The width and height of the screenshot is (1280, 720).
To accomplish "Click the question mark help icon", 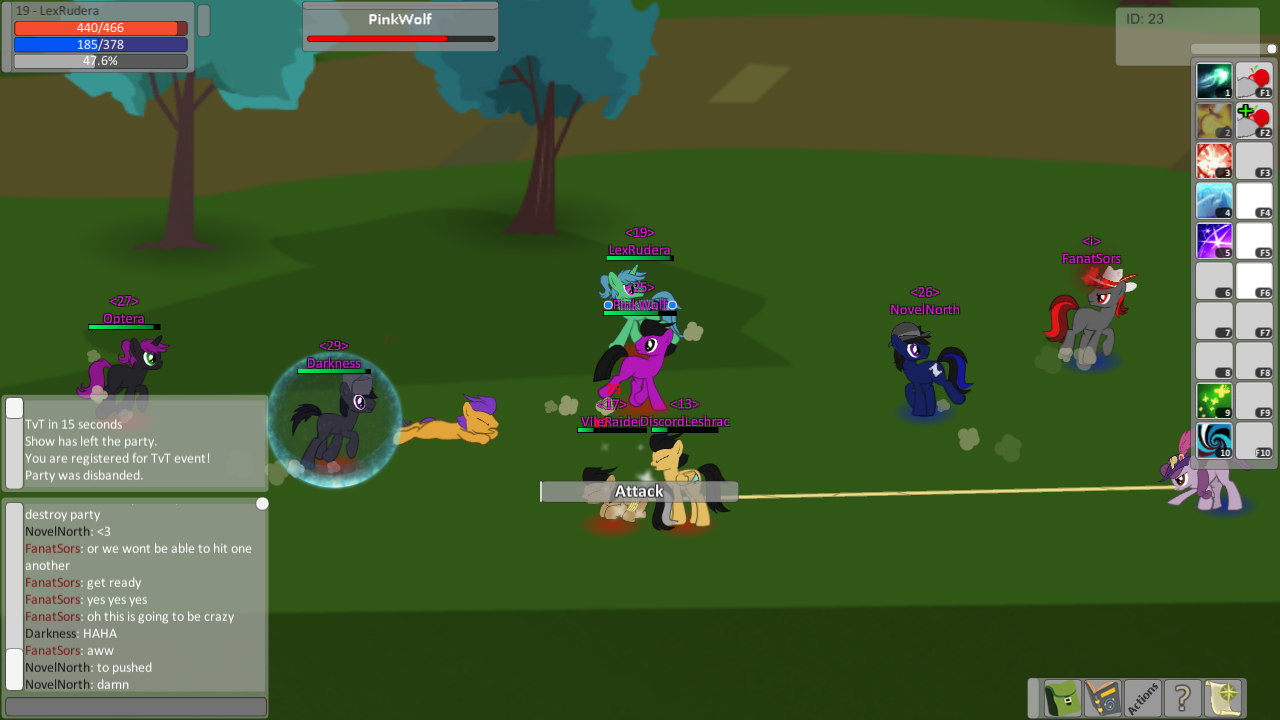I will 1181,697.
